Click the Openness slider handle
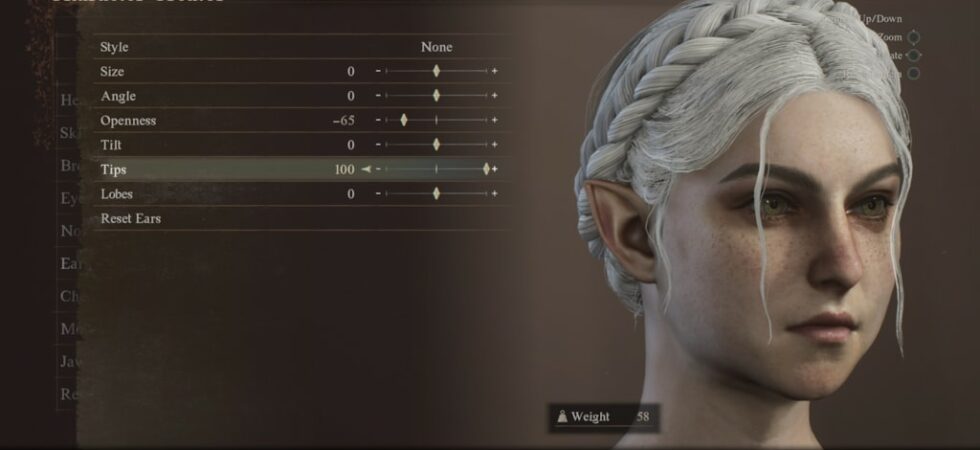 [404, 120]
